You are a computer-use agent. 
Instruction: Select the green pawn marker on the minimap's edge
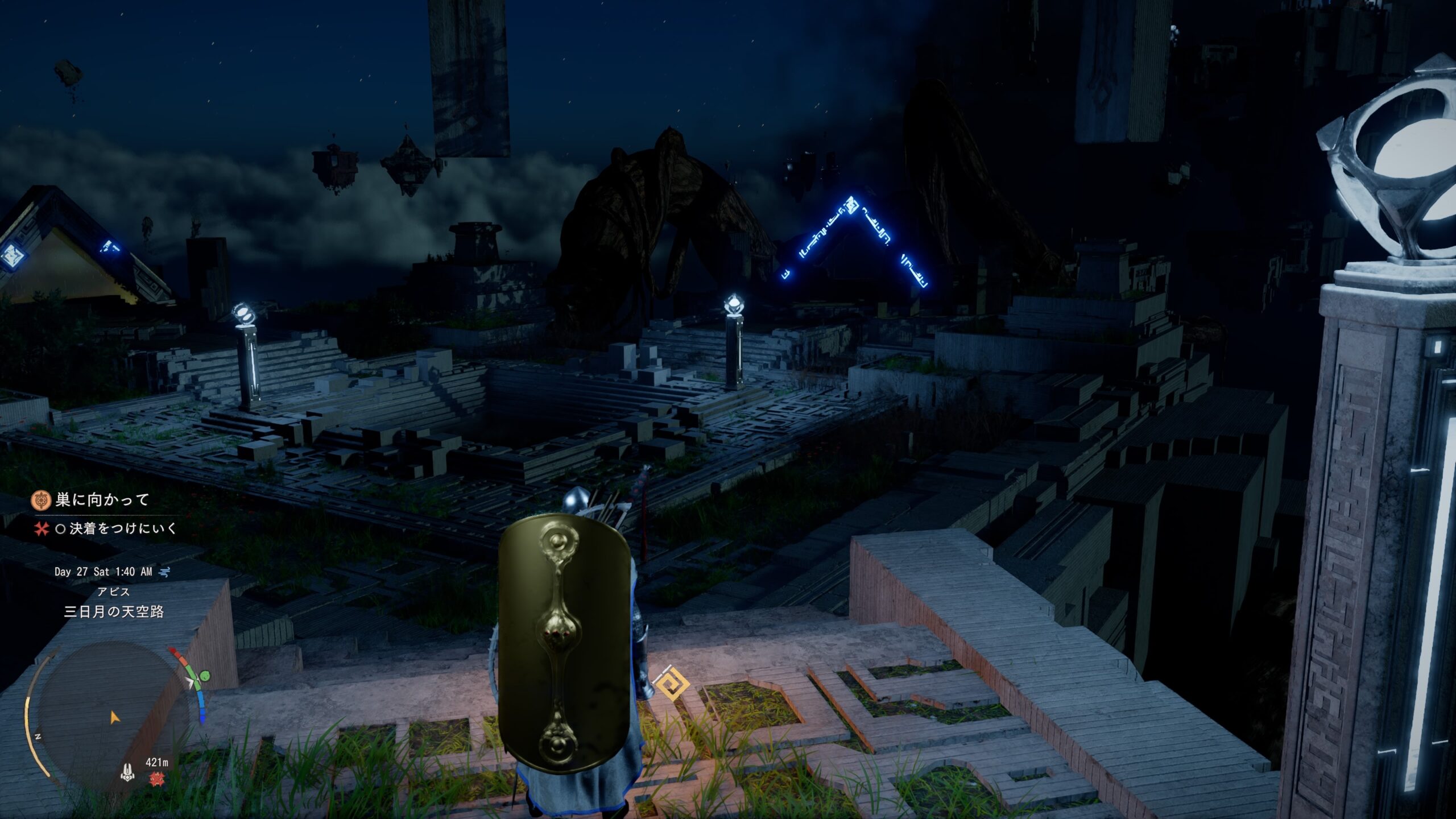click(204, 677)
